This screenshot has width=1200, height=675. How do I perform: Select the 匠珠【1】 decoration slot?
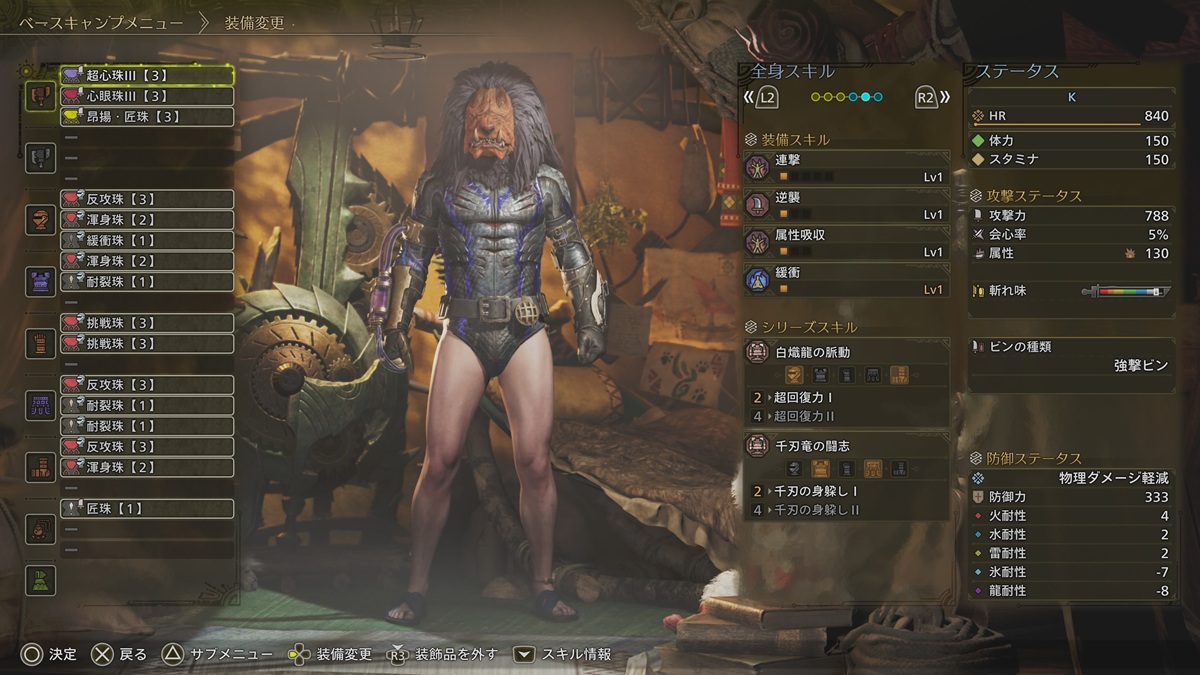point(147,509)
